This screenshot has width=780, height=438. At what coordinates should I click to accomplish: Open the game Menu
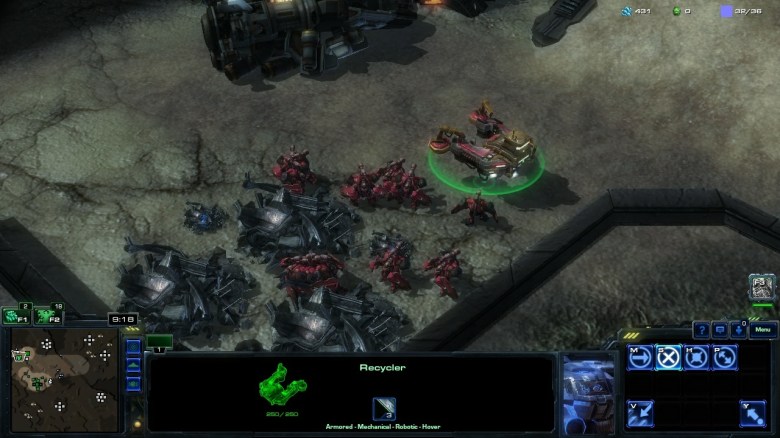[763, 330]
